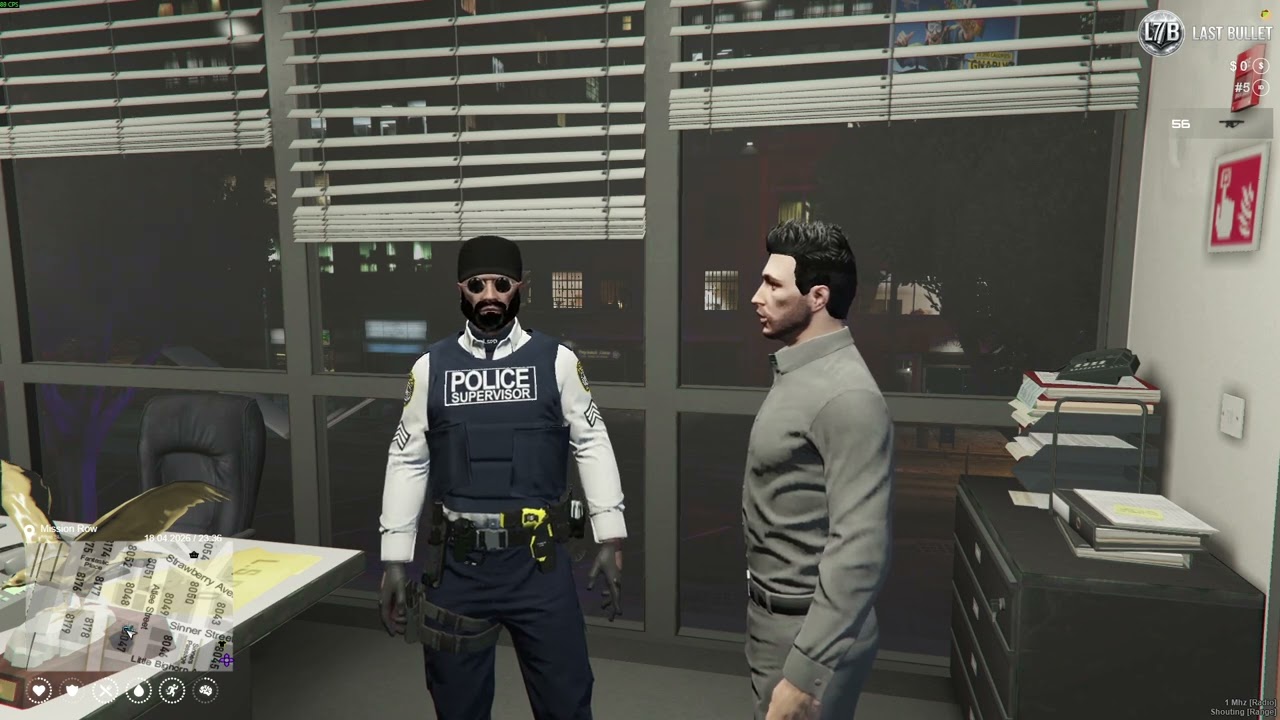Click the player ID badge icon
Viewport: 1280px width, 720px height.
click(1260, 87)
